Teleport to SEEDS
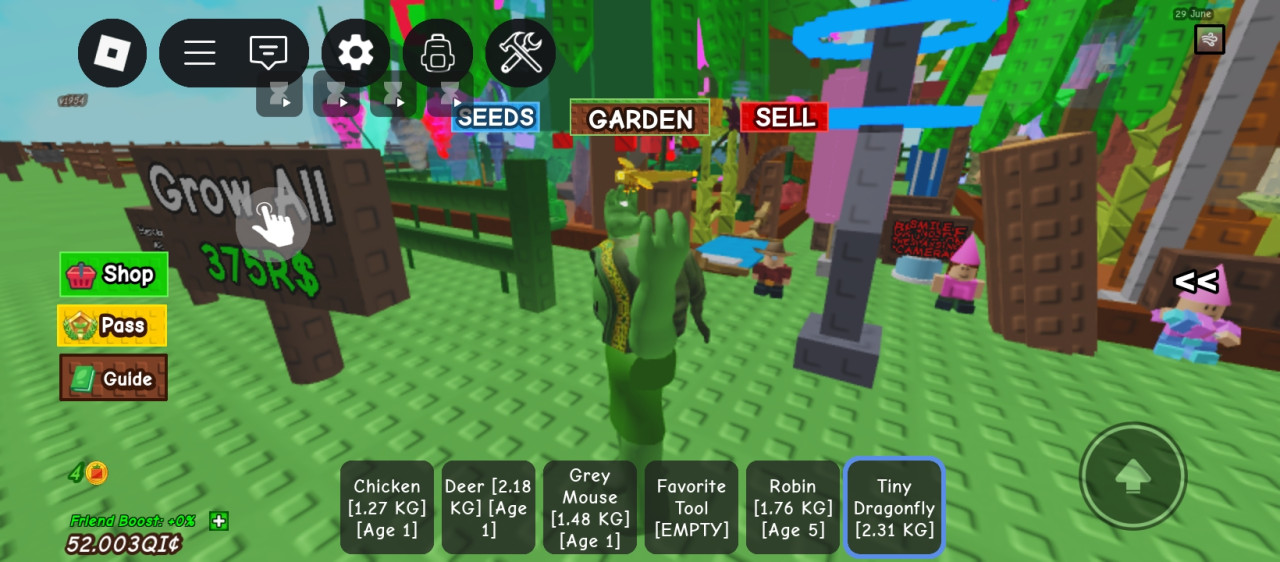 coord(495,118)
